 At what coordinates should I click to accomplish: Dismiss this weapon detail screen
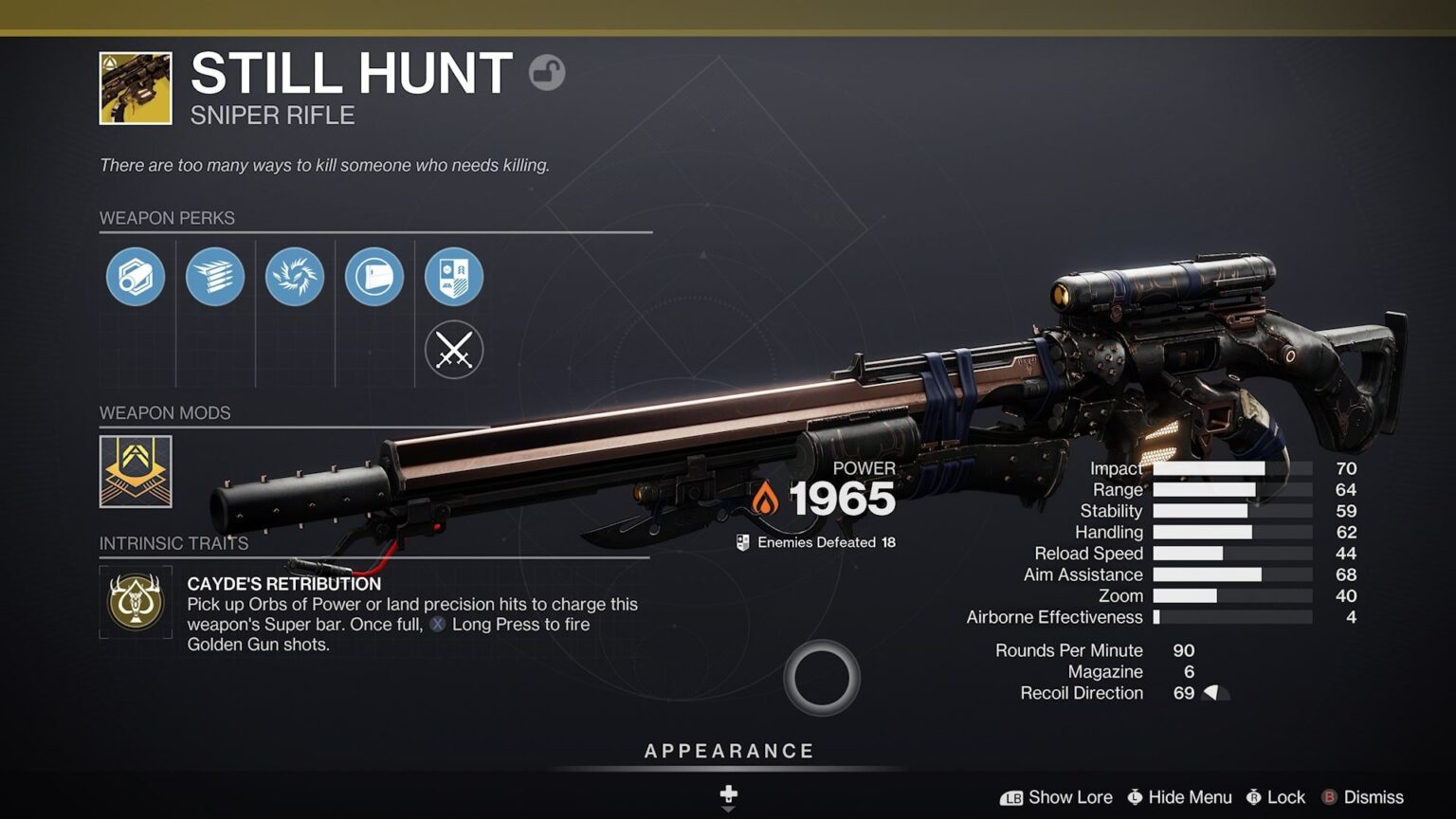click(1362, 797)
